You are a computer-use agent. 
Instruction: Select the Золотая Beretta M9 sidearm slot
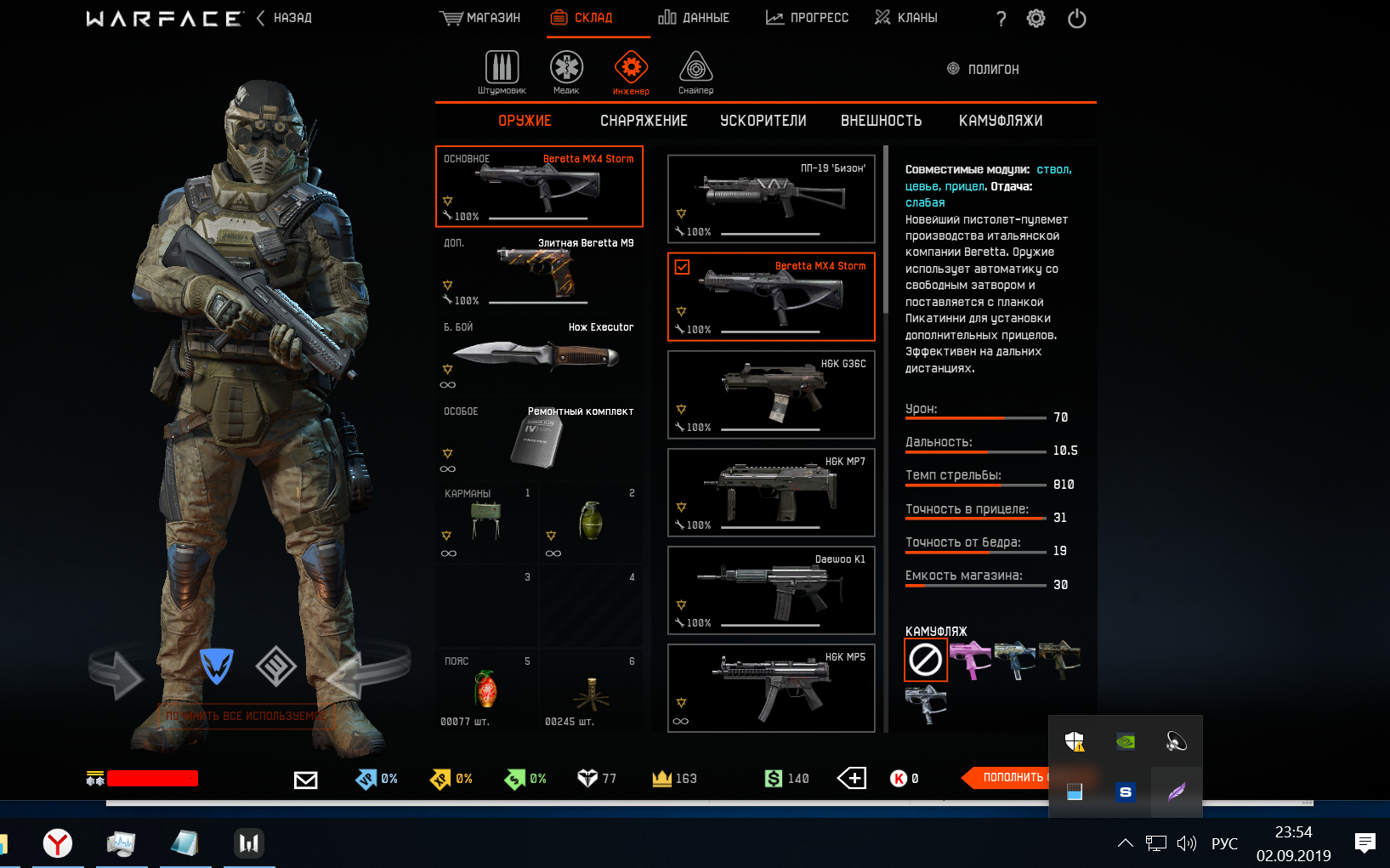click(x=539, y=271)
